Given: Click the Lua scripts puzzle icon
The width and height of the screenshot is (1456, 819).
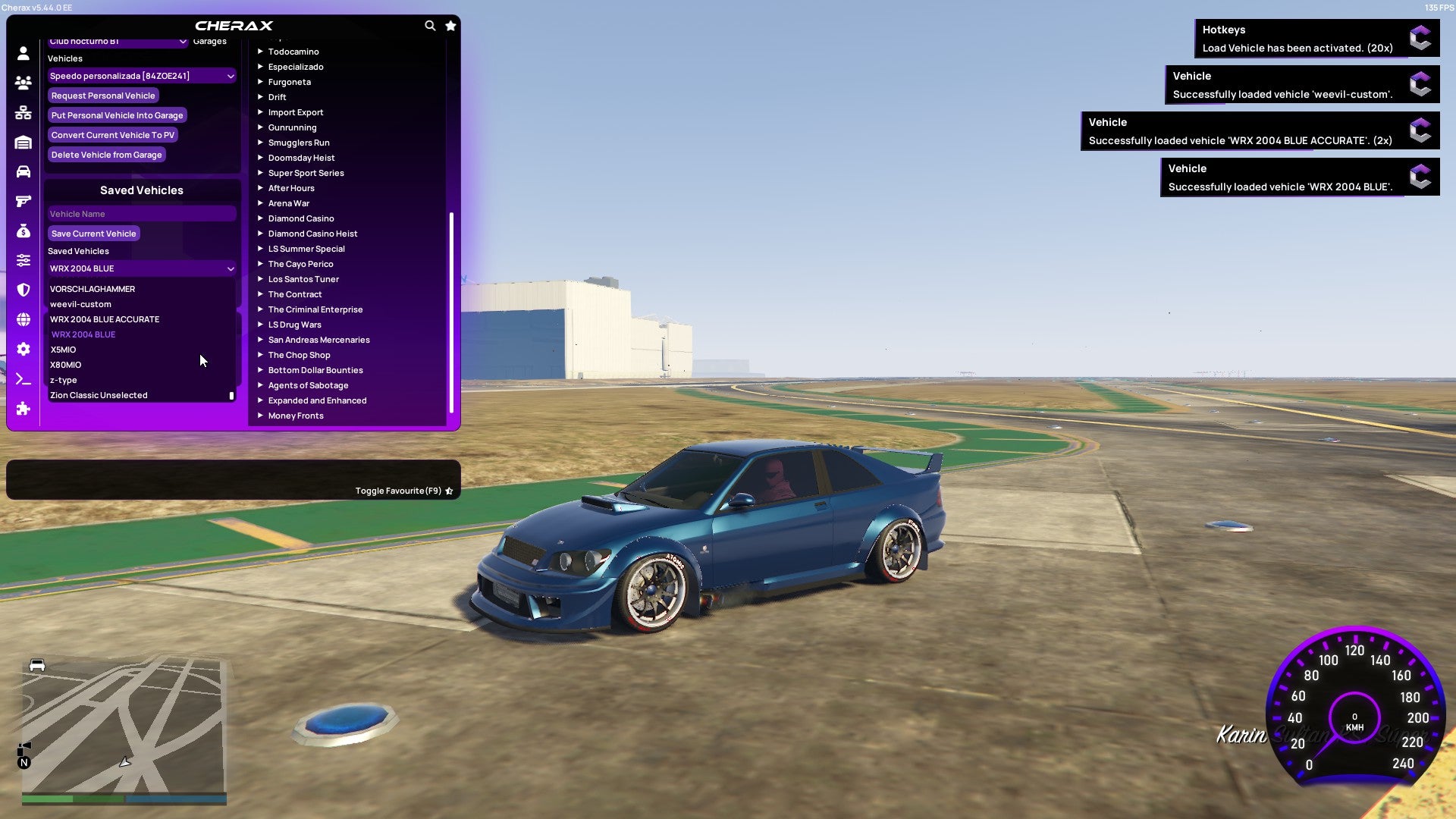Looking at the screenshot, I should 23,409.
